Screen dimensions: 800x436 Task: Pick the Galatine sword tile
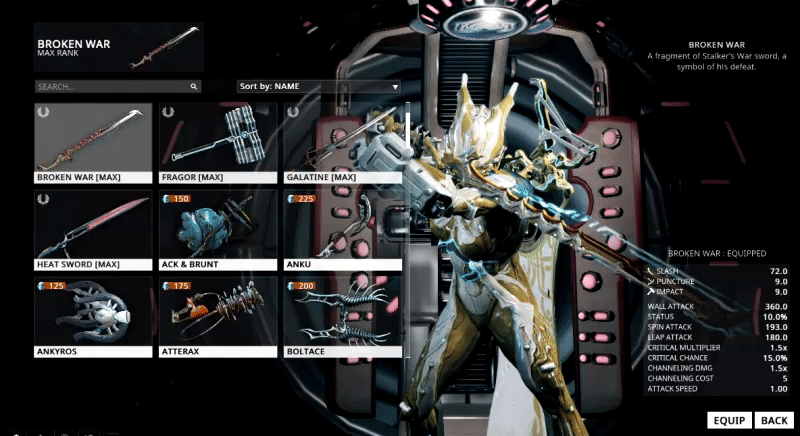tap(342, 144)
